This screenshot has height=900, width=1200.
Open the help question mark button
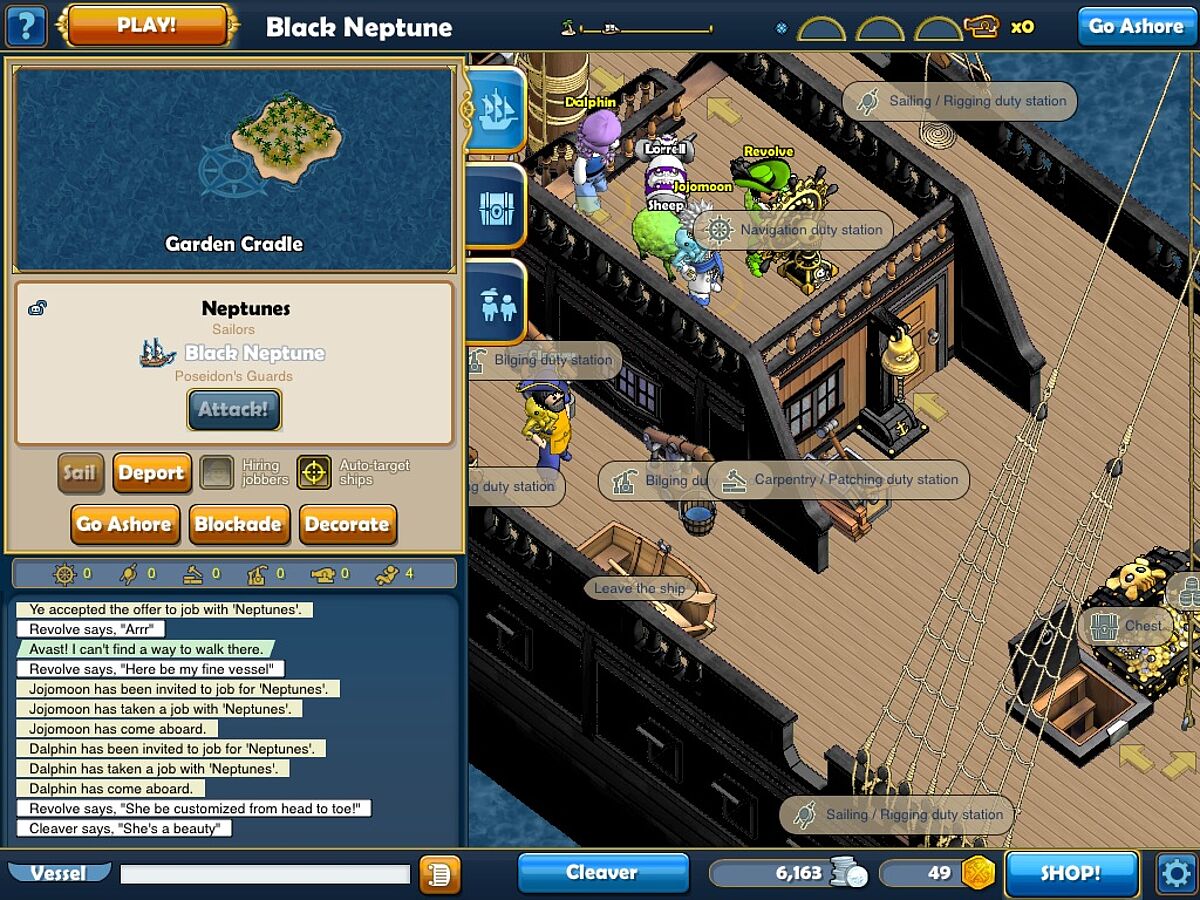(26, 26)
